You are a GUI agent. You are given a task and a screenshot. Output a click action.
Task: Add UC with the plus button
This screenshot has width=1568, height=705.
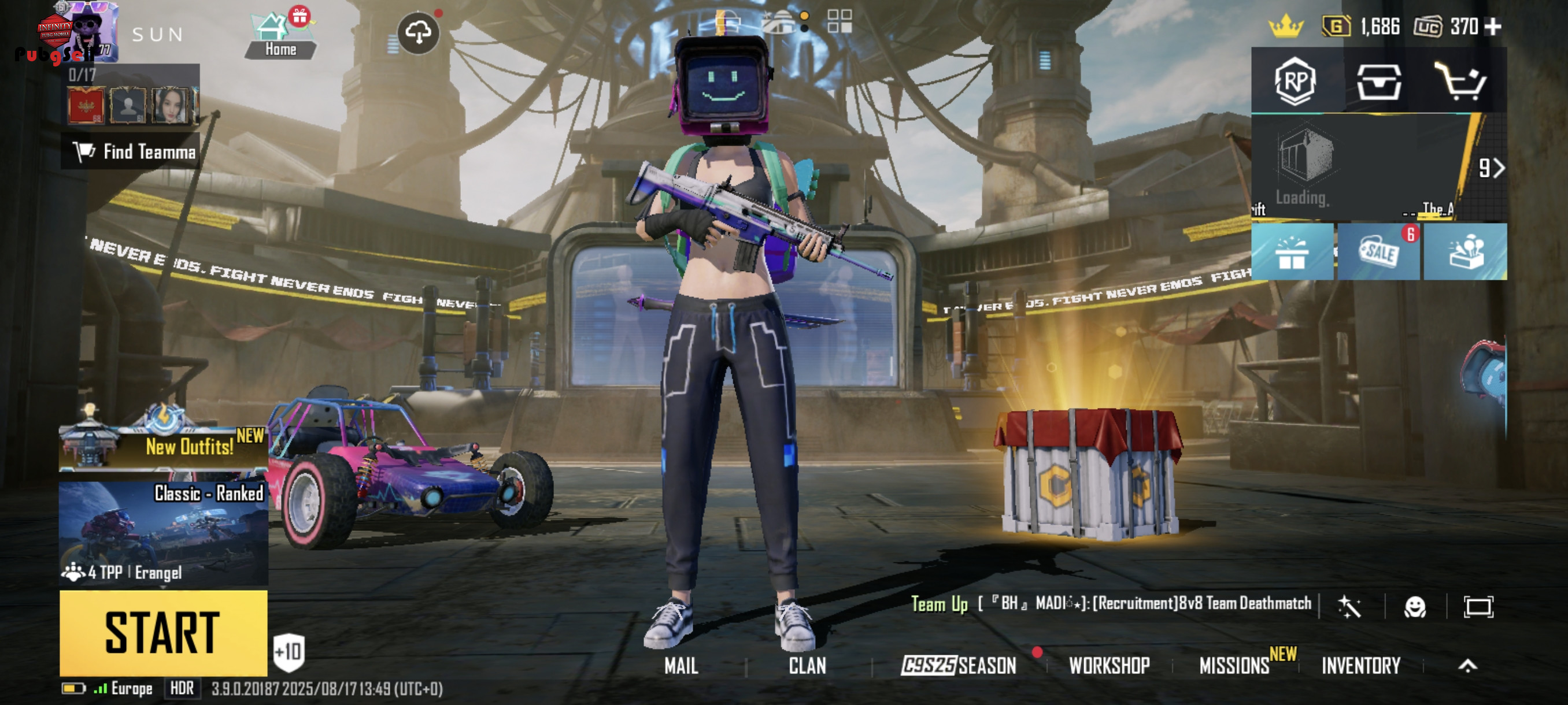pos(1493,27)
